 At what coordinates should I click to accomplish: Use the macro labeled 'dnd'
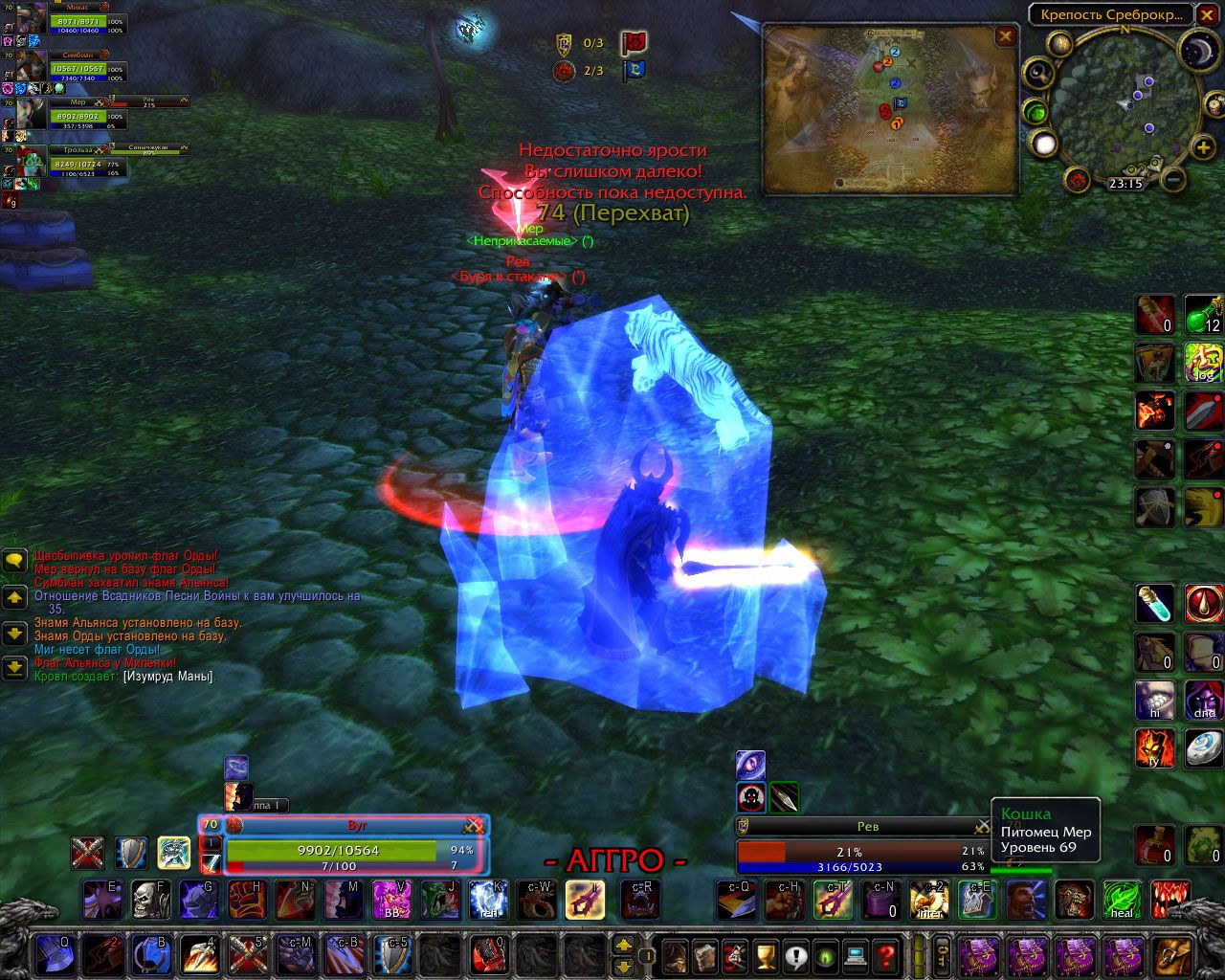[x=1203, y=700]
